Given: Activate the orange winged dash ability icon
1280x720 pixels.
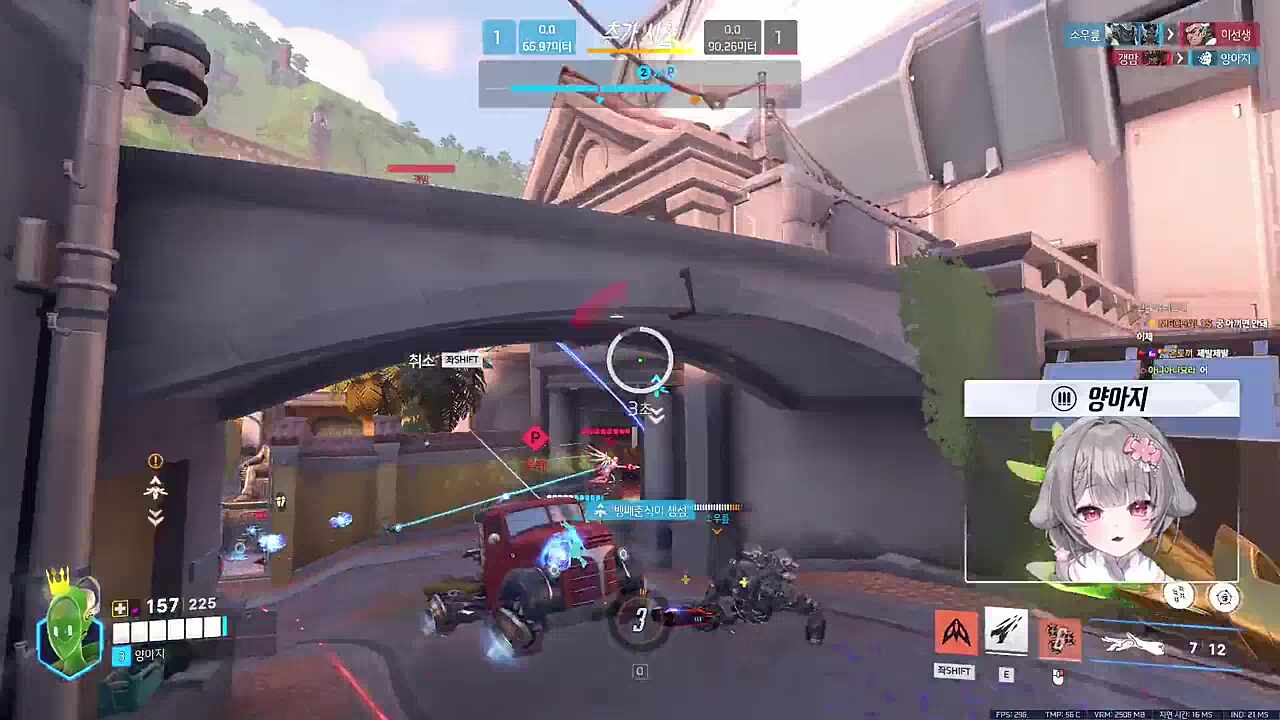Looking at the screenshot, I should [955, 633].
